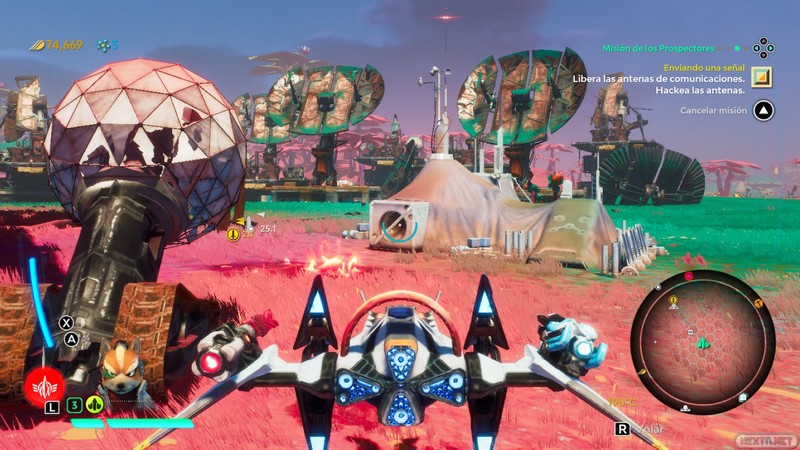Open the Misión de los Prospectores tracker
The width and height of the screenshot is (800, 450).
click(x=658, y=47)
